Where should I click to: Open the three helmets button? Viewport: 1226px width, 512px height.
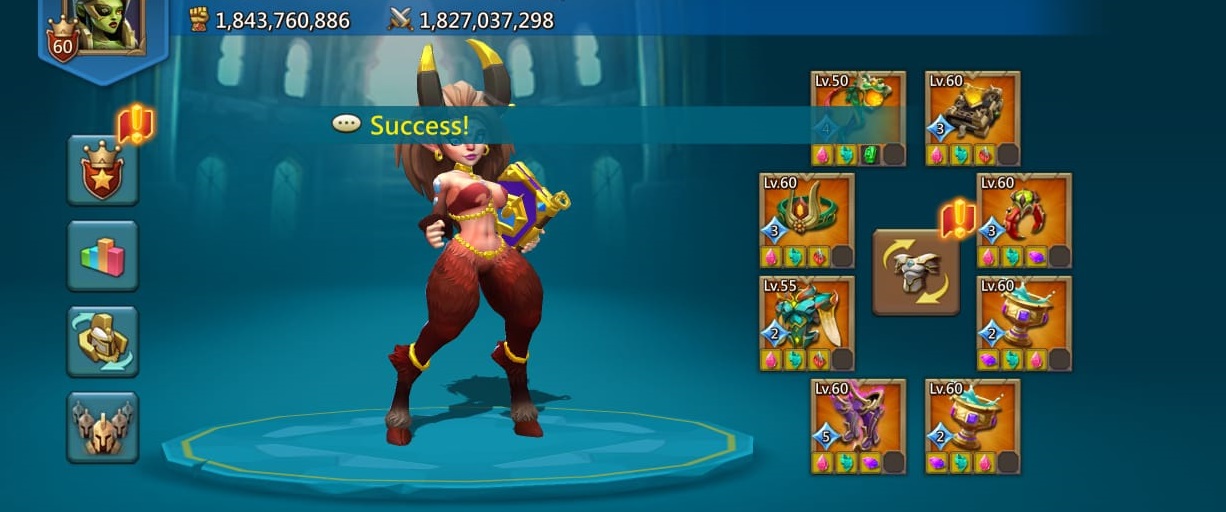pyautogui.click(x=103, y=427)
